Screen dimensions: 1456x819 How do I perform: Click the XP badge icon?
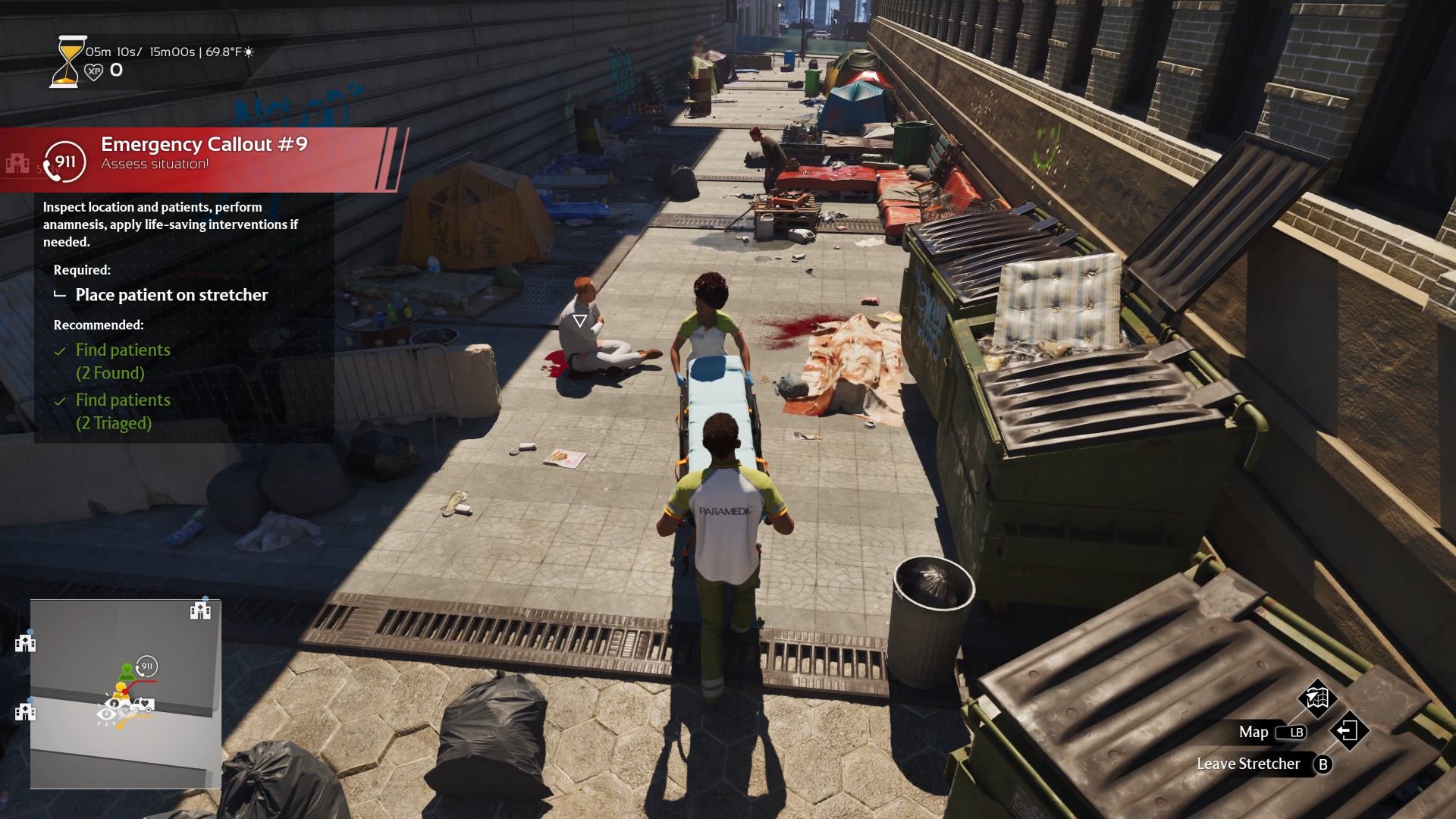pyautogui.click(x=93, y=71)
